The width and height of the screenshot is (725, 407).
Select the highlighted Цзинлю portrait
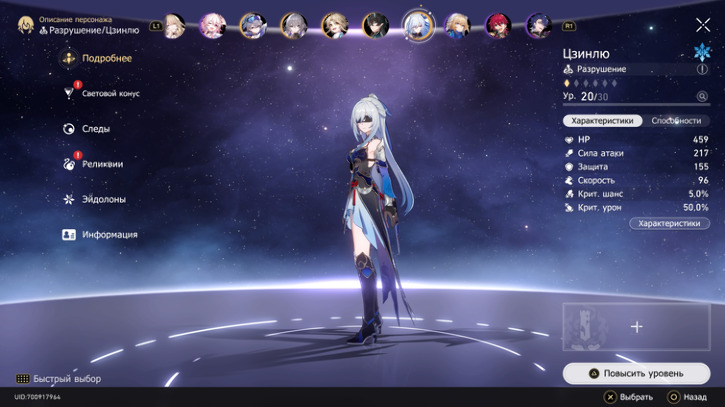(x=416, y=24)
